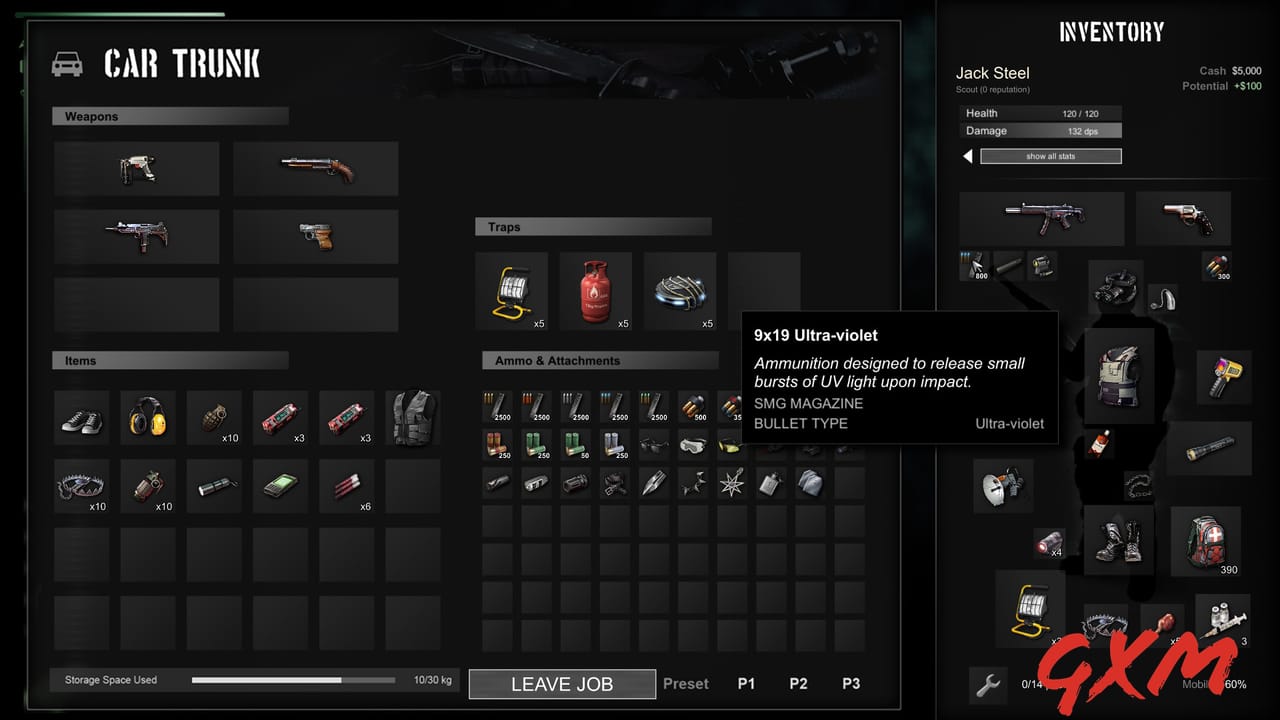Click the dynamite bundle marked x6

(x=347, y=484)
